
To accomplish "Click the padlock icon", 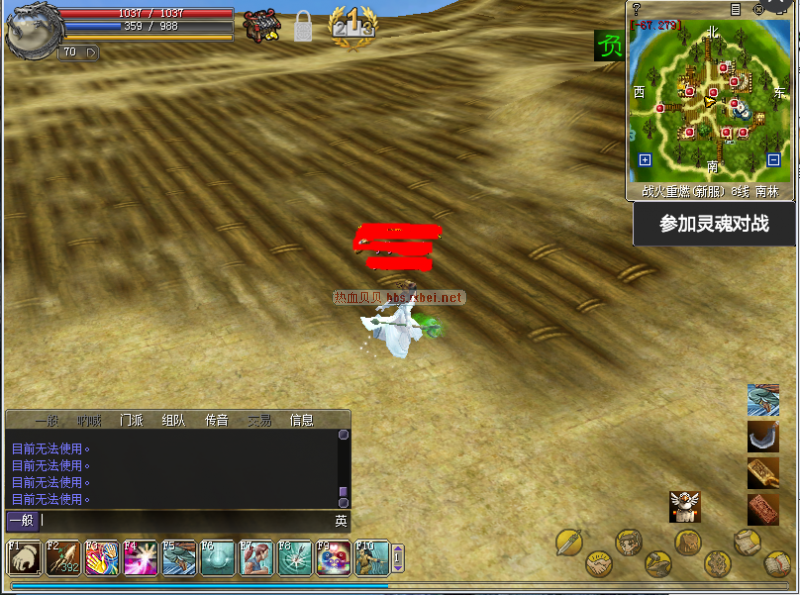I will click(303, 27).
